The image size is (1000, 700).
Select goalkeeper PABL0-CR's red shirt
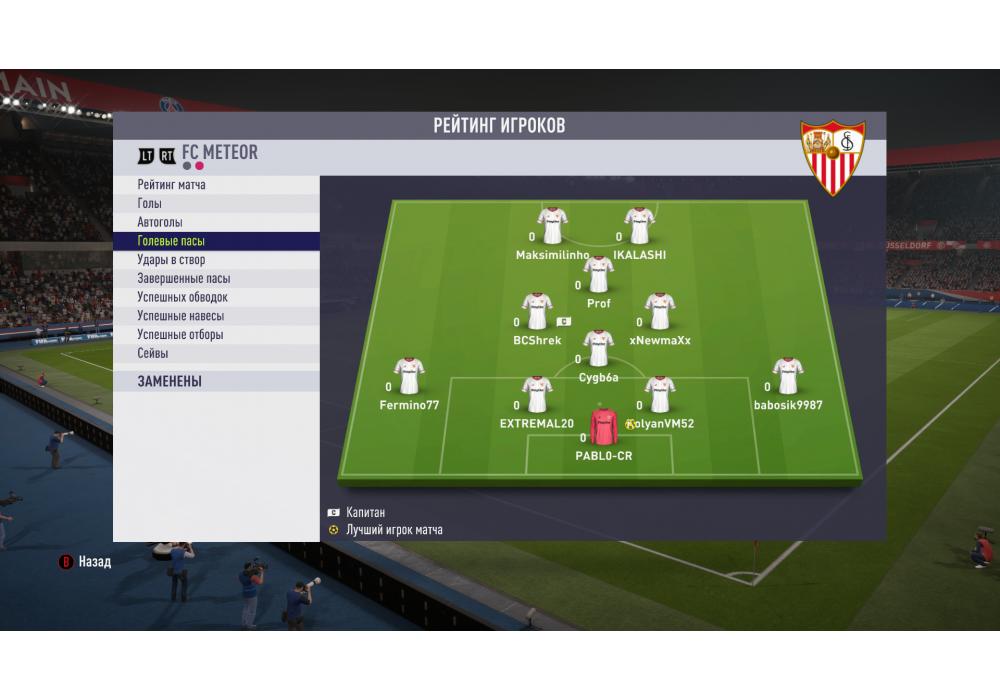click(x=604, y=427)
